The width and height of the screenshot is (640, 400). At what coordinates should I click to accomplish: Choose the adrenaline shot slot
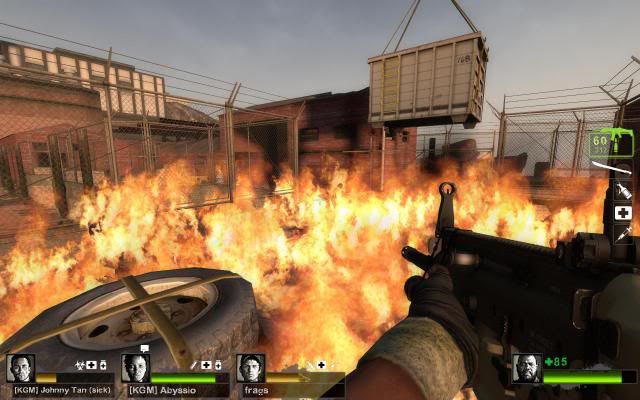(x=622, y=234)
